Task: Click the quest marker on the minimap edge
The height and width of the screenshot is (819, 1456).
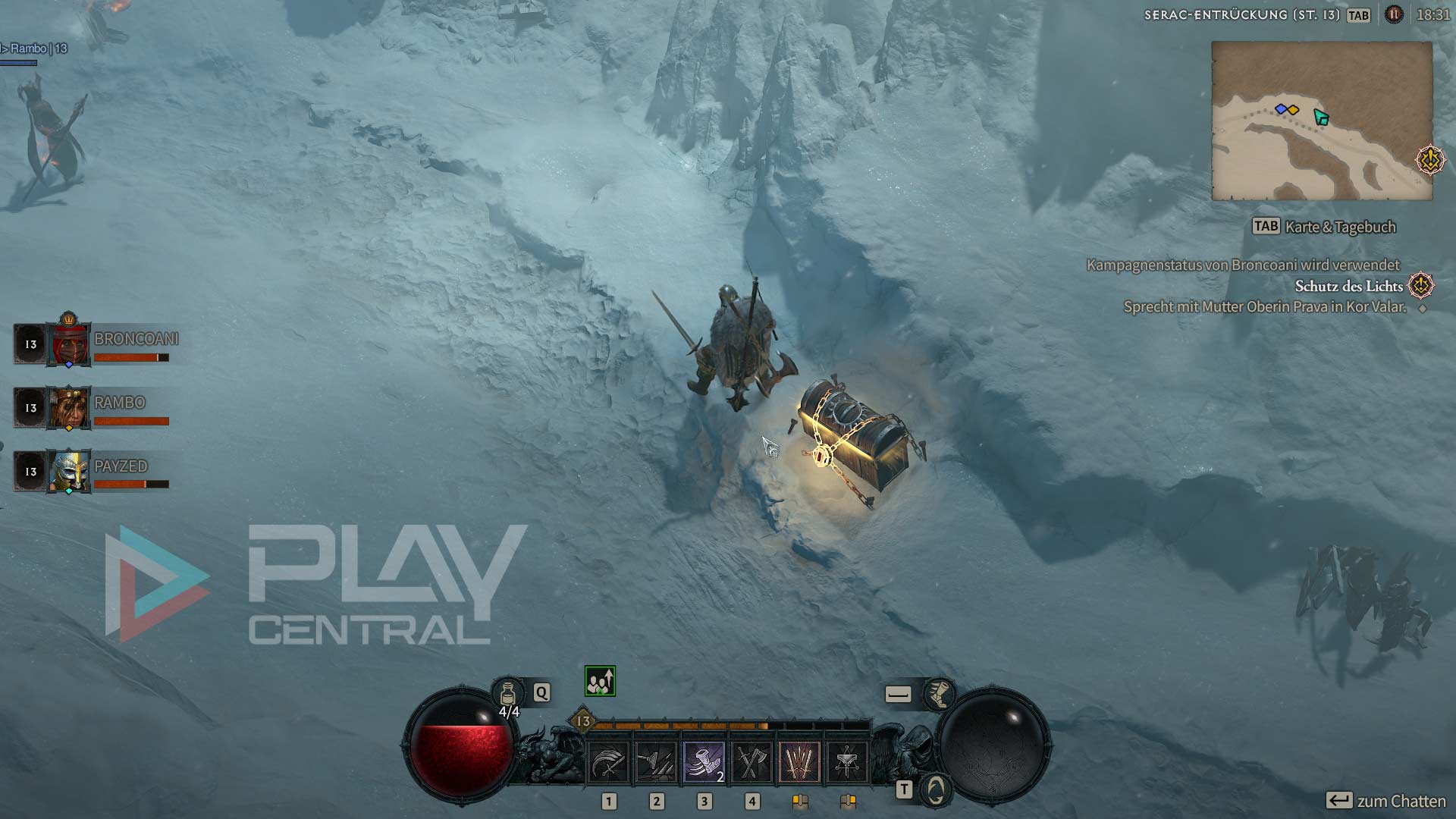Action: 1430,159
